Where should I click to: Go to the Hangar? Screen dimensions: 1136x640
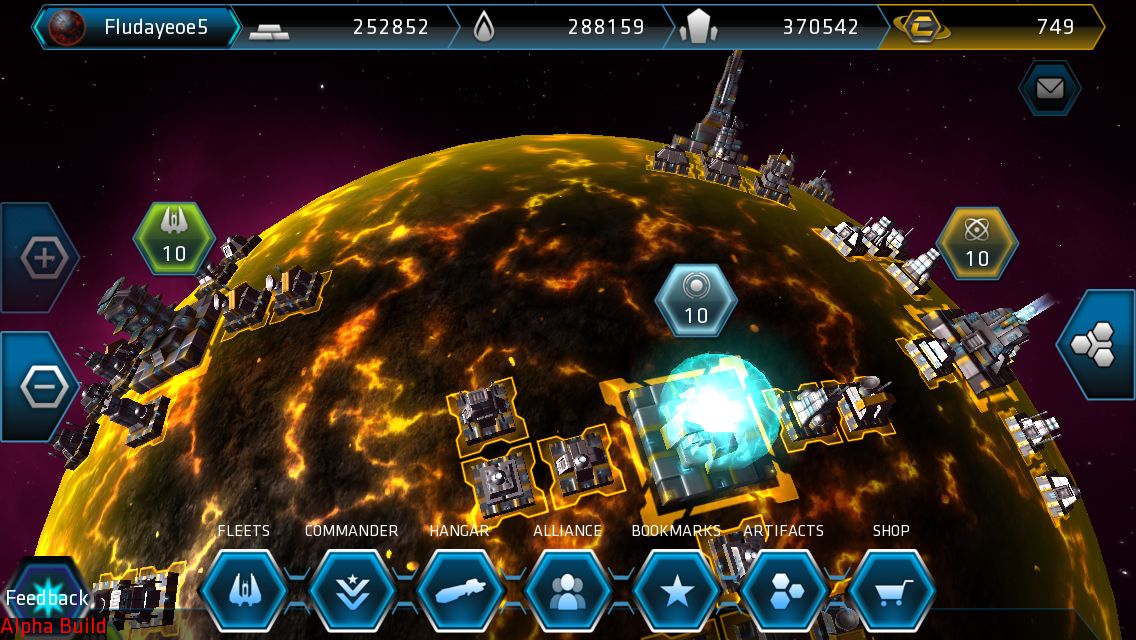[459, 590]
